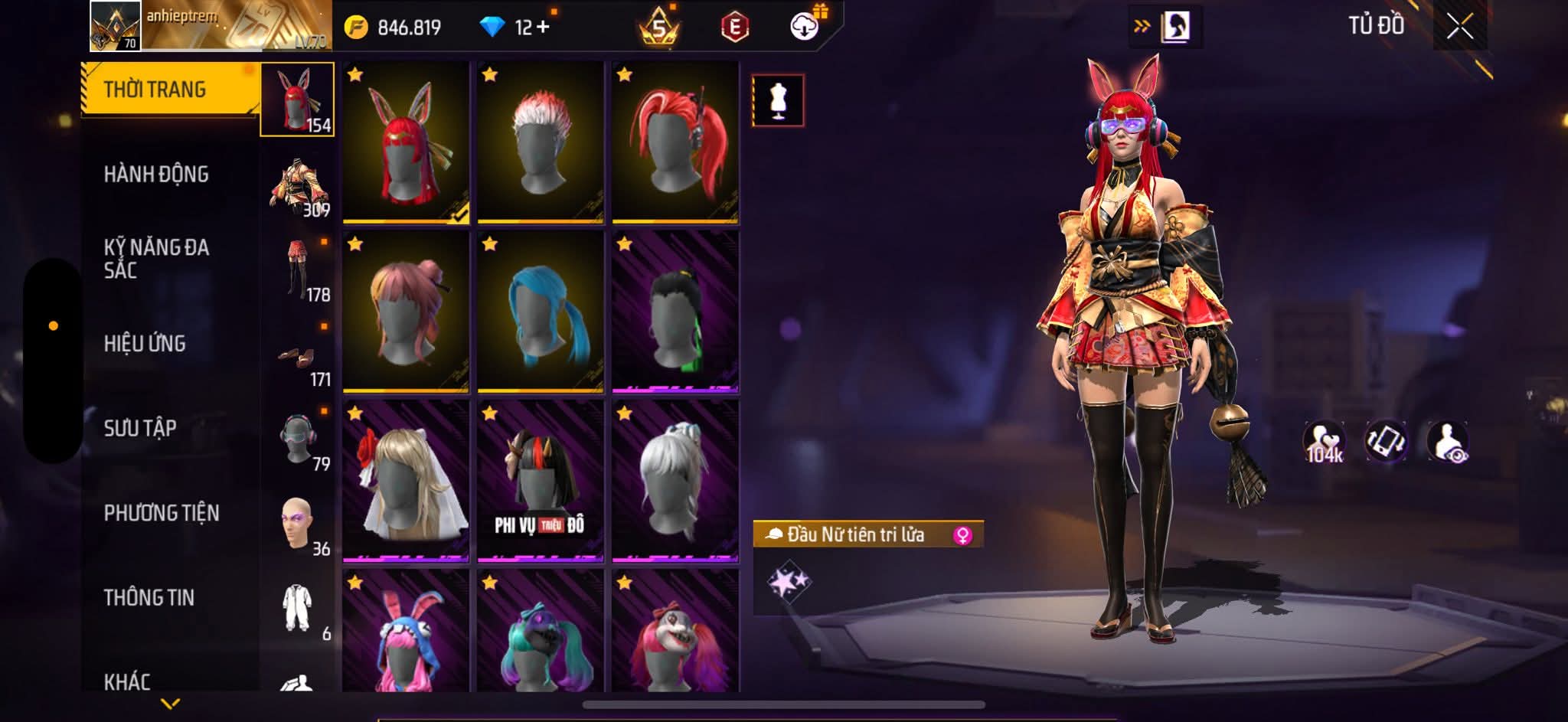The image size is (1568, 722).
Task: Choose the white and red spiky hair
Action: 541,142
